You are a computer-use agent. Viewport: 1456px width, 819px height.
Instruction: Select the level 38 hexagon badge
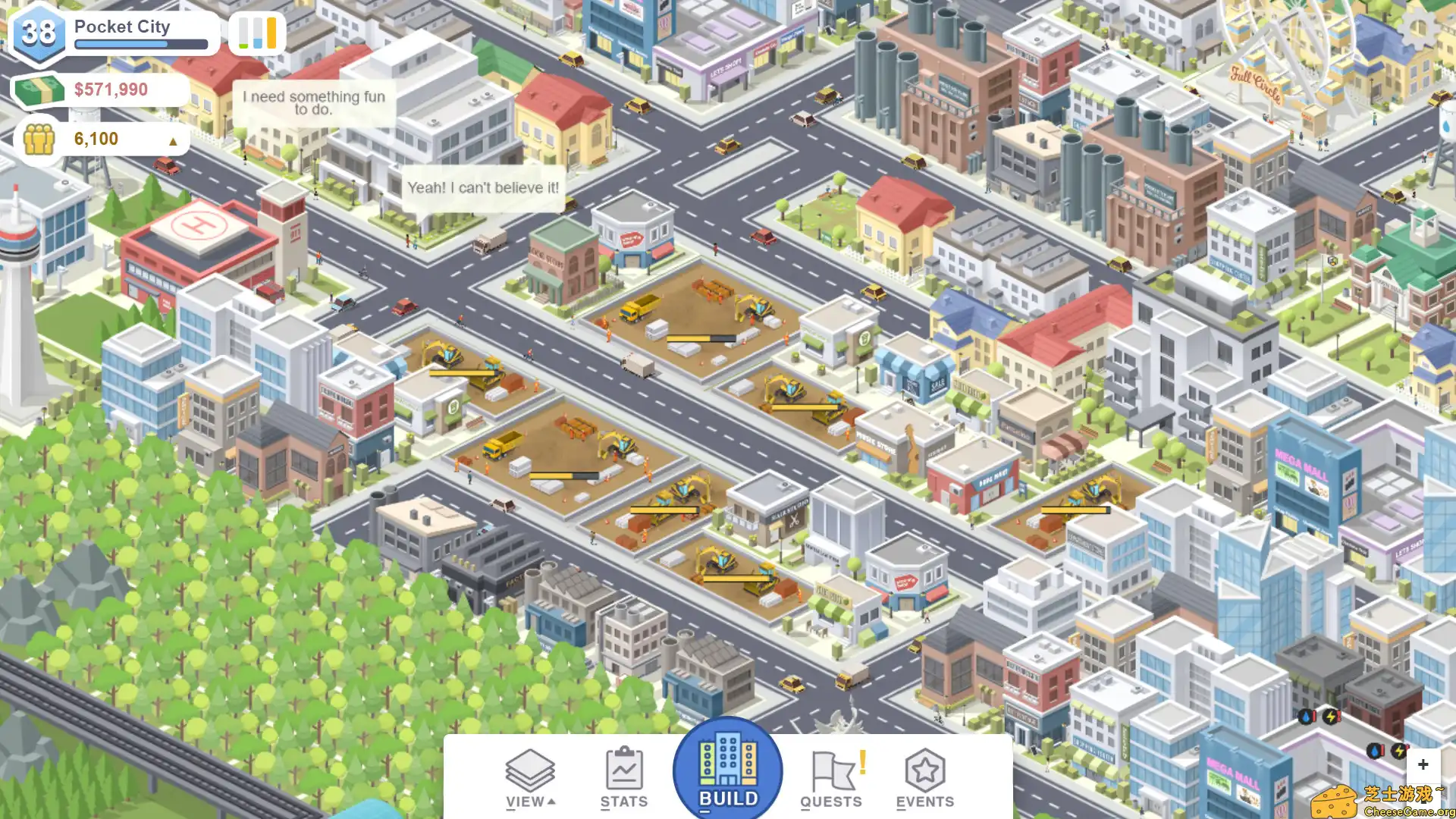pos(38,32)
